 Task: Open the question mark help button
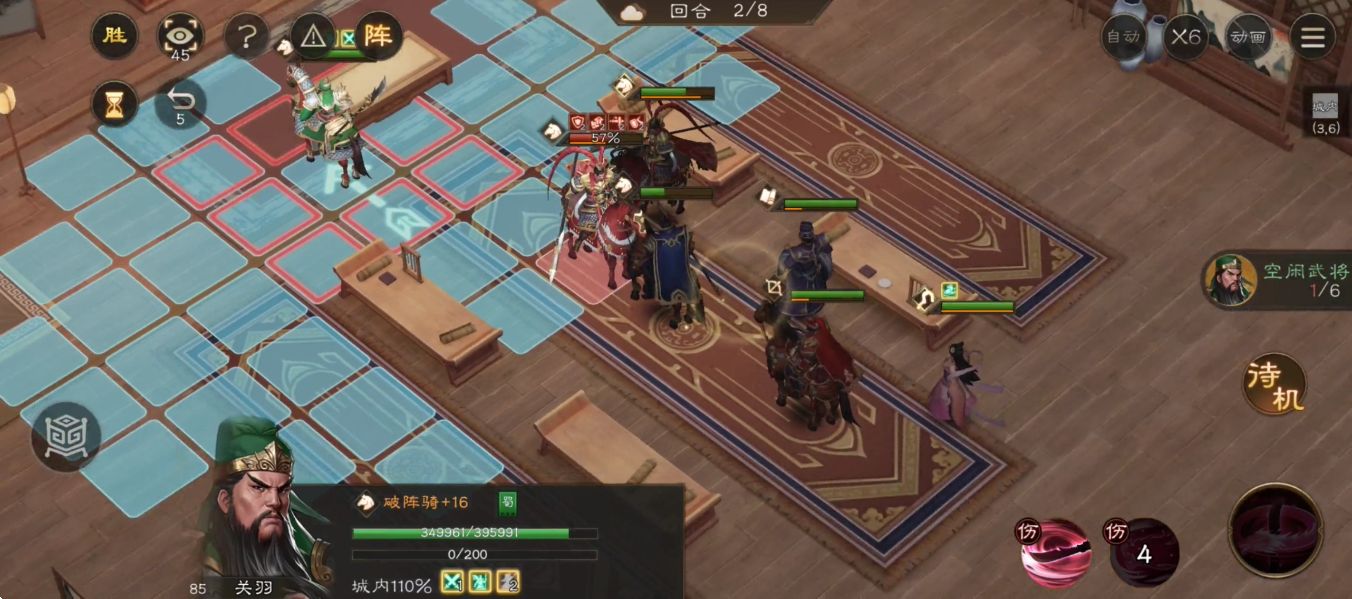(x=247, y=38)
